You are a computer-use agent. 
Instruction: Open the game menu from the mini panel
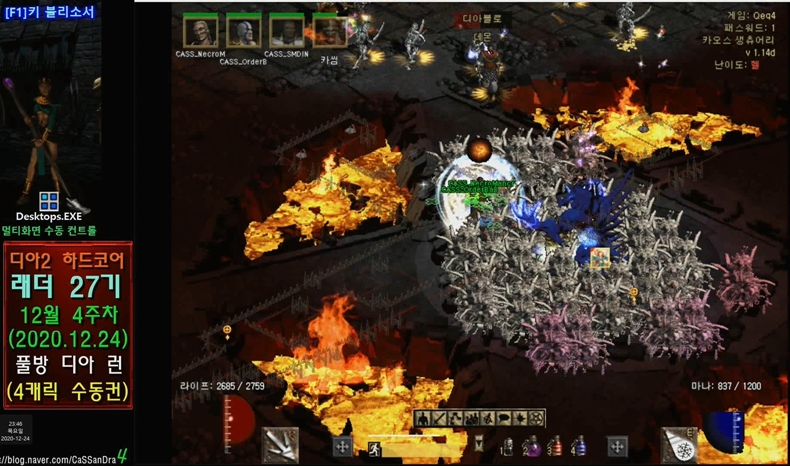(x=537, y=418)
